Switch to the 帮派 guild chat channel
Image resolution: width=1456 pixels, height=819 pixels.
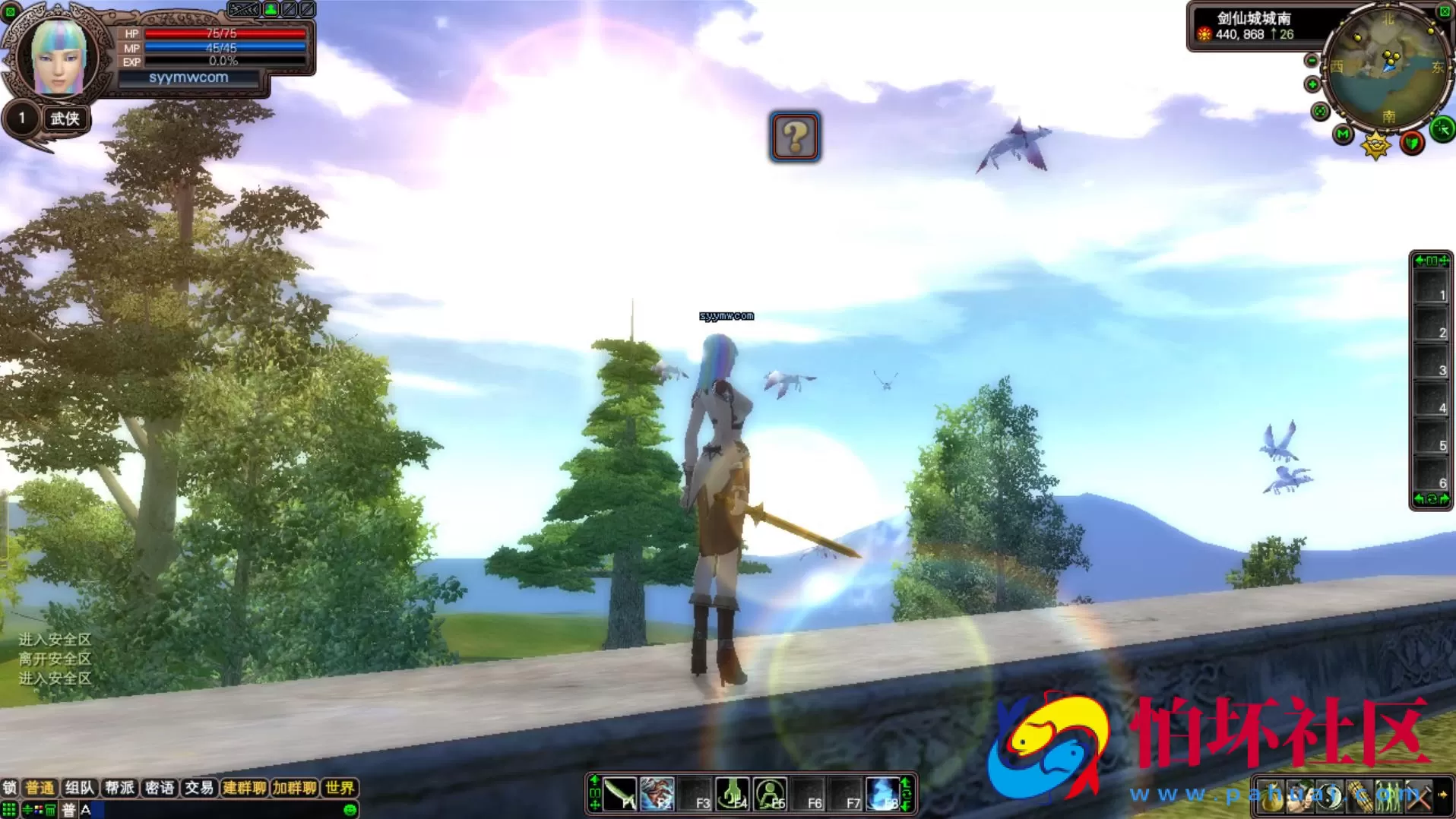119,788
